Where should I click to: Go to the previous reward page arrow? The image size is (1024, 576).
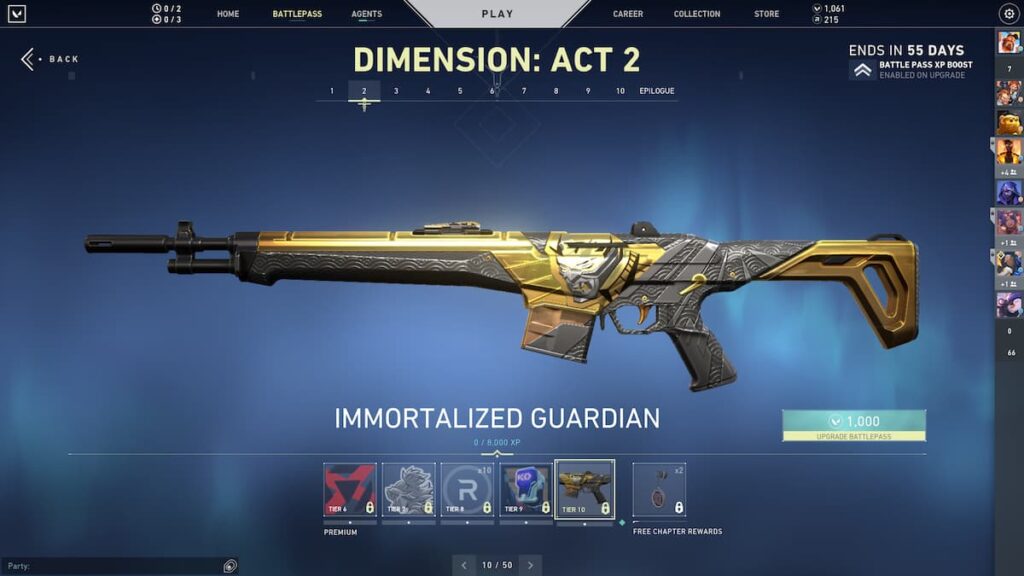pyautogui.click(x=463, y=565)
